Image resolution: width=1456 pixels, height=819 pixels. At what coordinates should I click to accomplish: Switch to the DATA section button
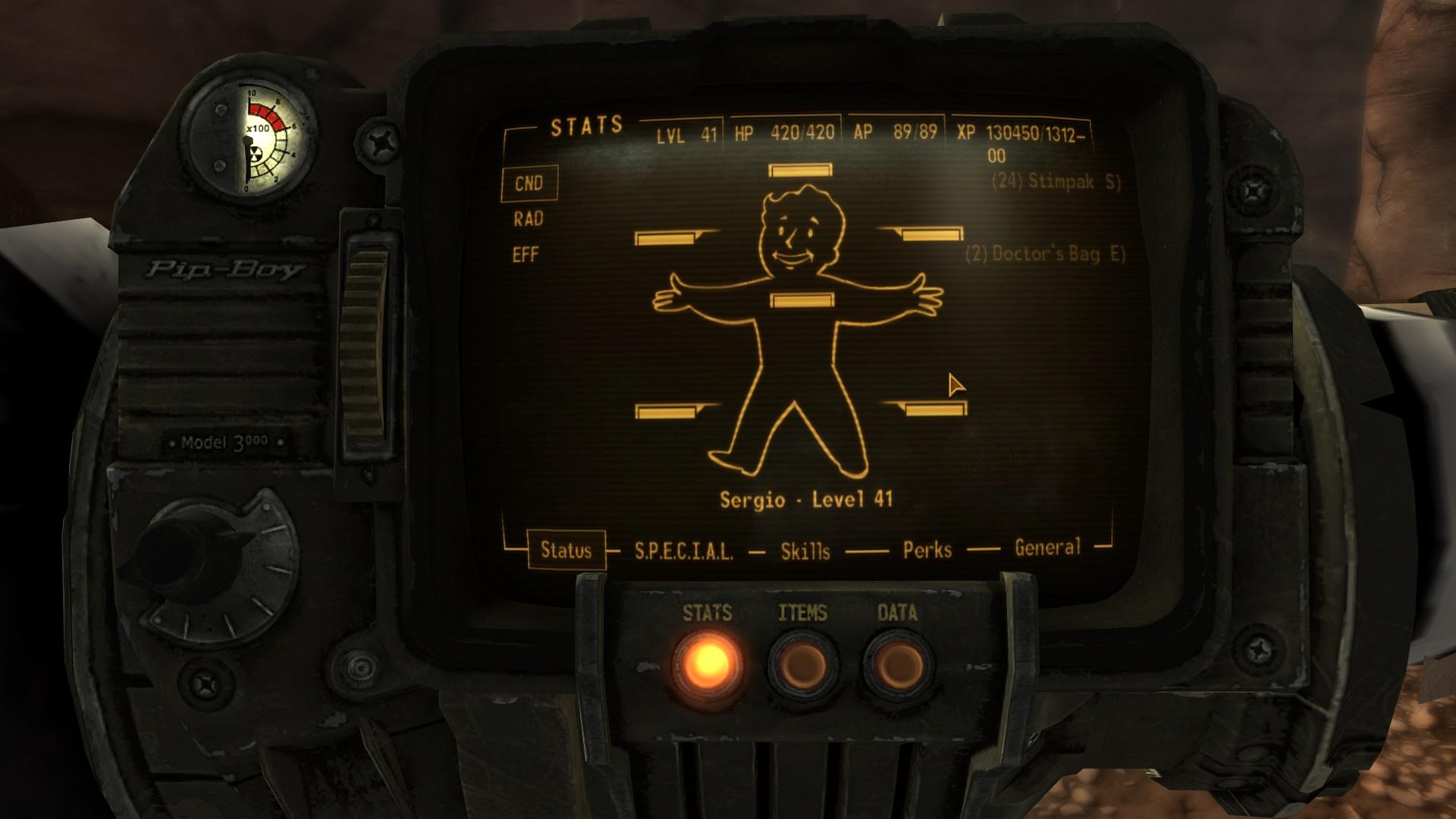pos(898,665)
